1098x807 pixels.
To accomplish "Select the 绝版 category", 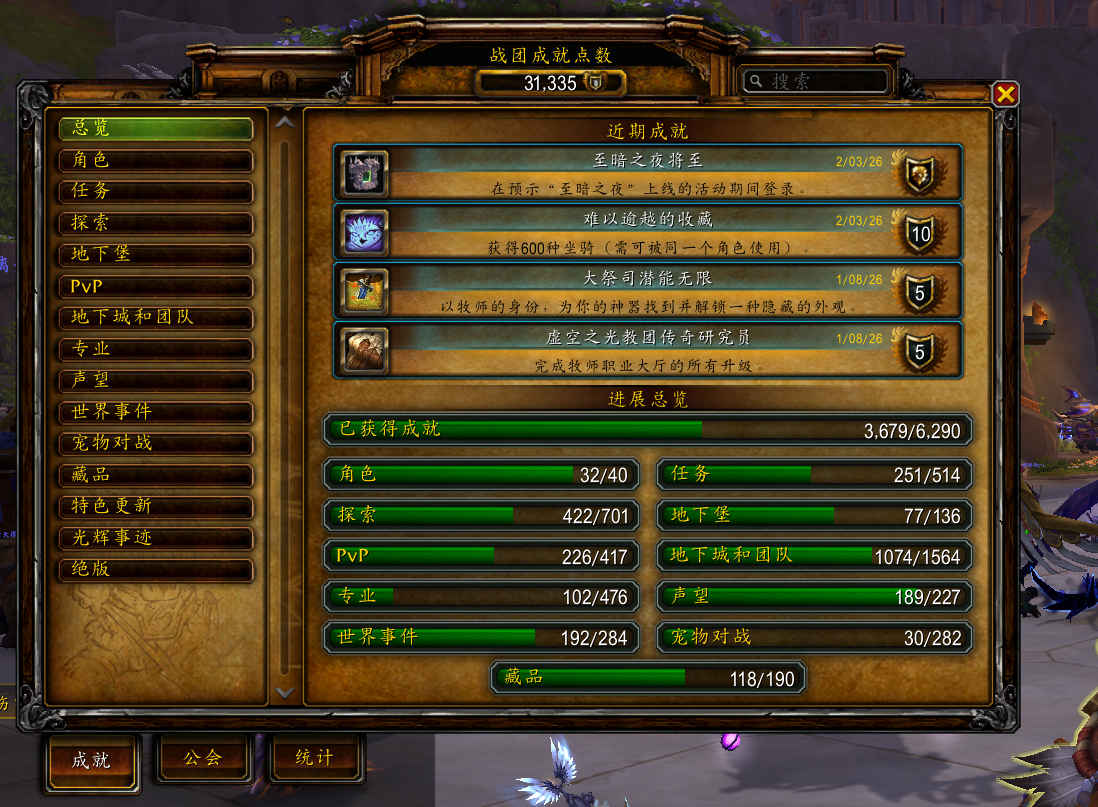I will pos(155,569).
